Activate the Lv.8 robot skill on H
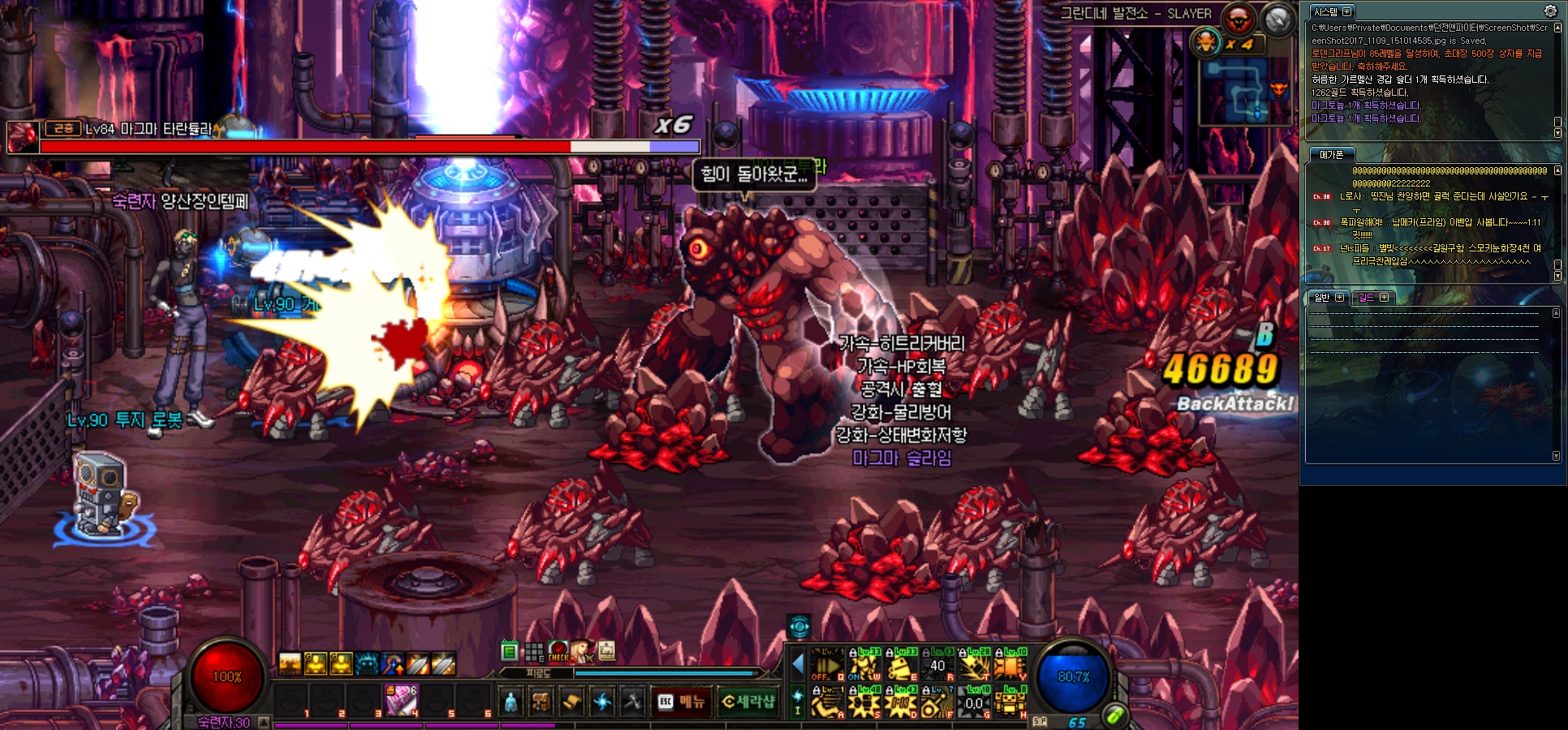This screenshot has width=1568, height=730. pyautogui.click(x=1010, y=702)
